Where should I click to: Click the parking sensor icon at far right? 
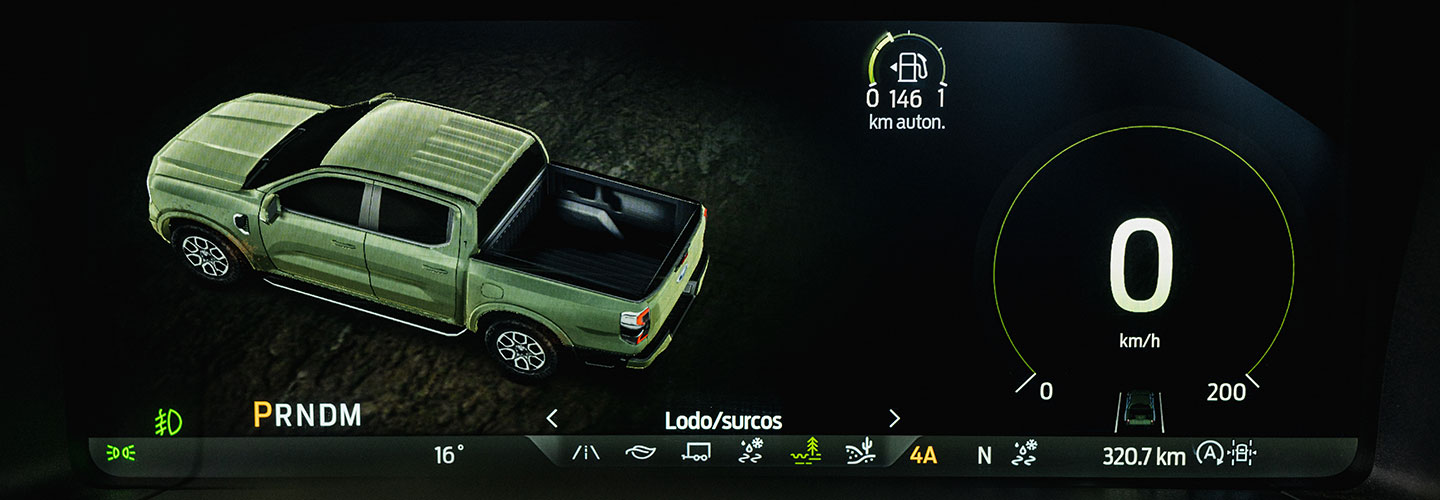[x=1242, y=455]
